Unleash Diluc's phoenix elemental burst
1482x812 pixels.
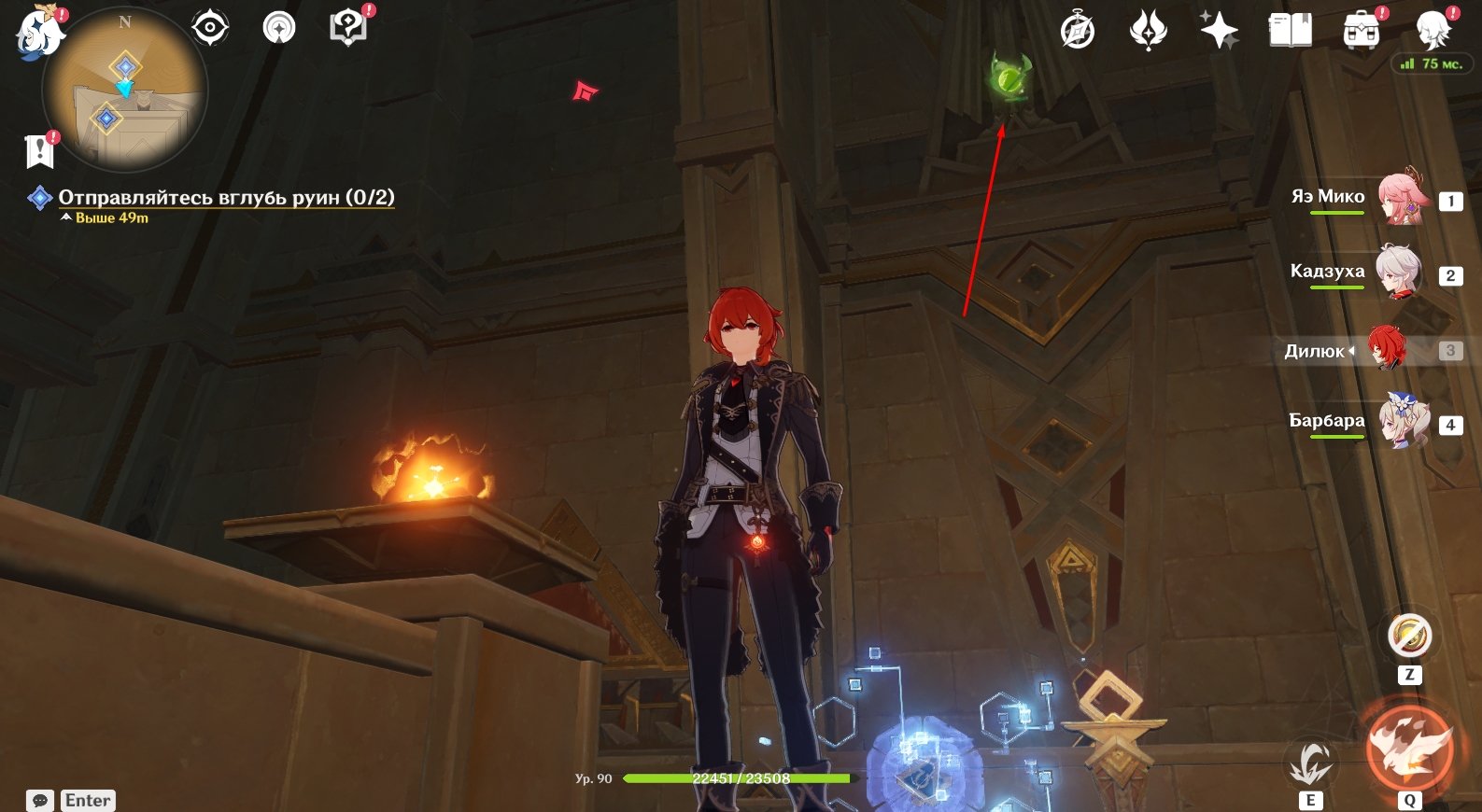click(x=1409, y=749)
